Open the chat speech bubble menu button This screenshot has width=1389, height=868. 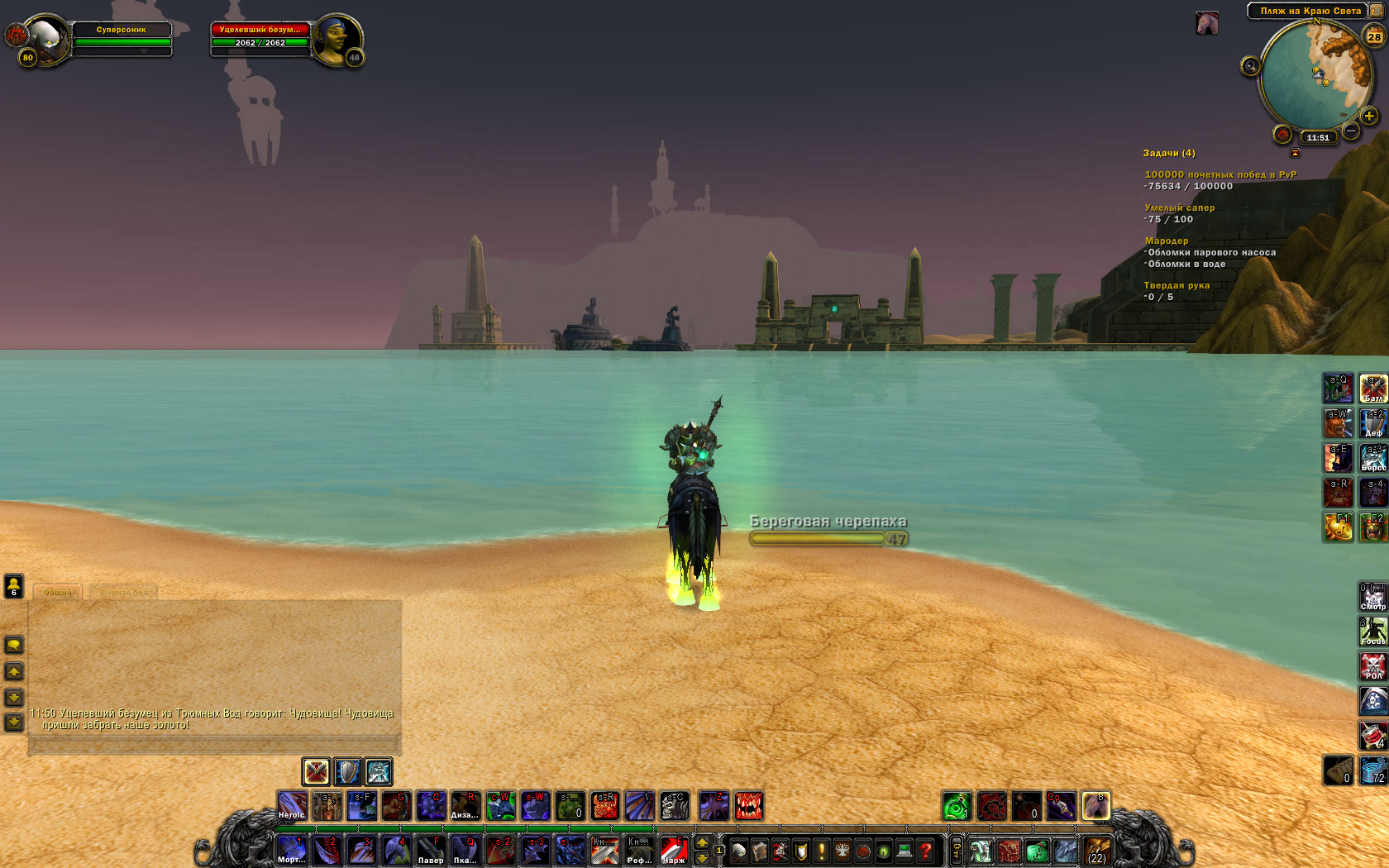pyautogui.click(x=14, y=644)
